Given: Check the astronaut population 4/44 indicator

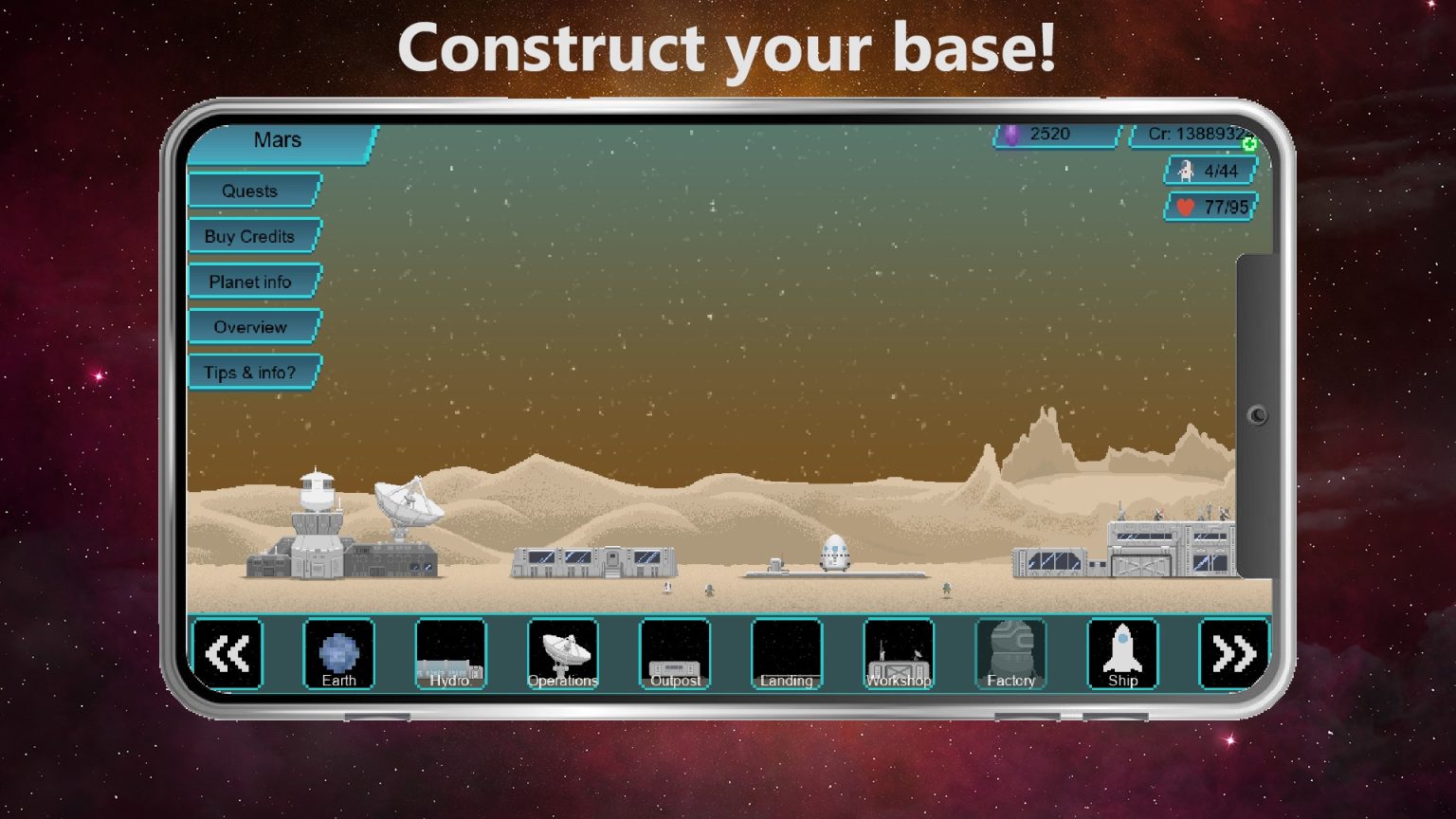Looking at the screenshot, I should tap(1209, 172).
